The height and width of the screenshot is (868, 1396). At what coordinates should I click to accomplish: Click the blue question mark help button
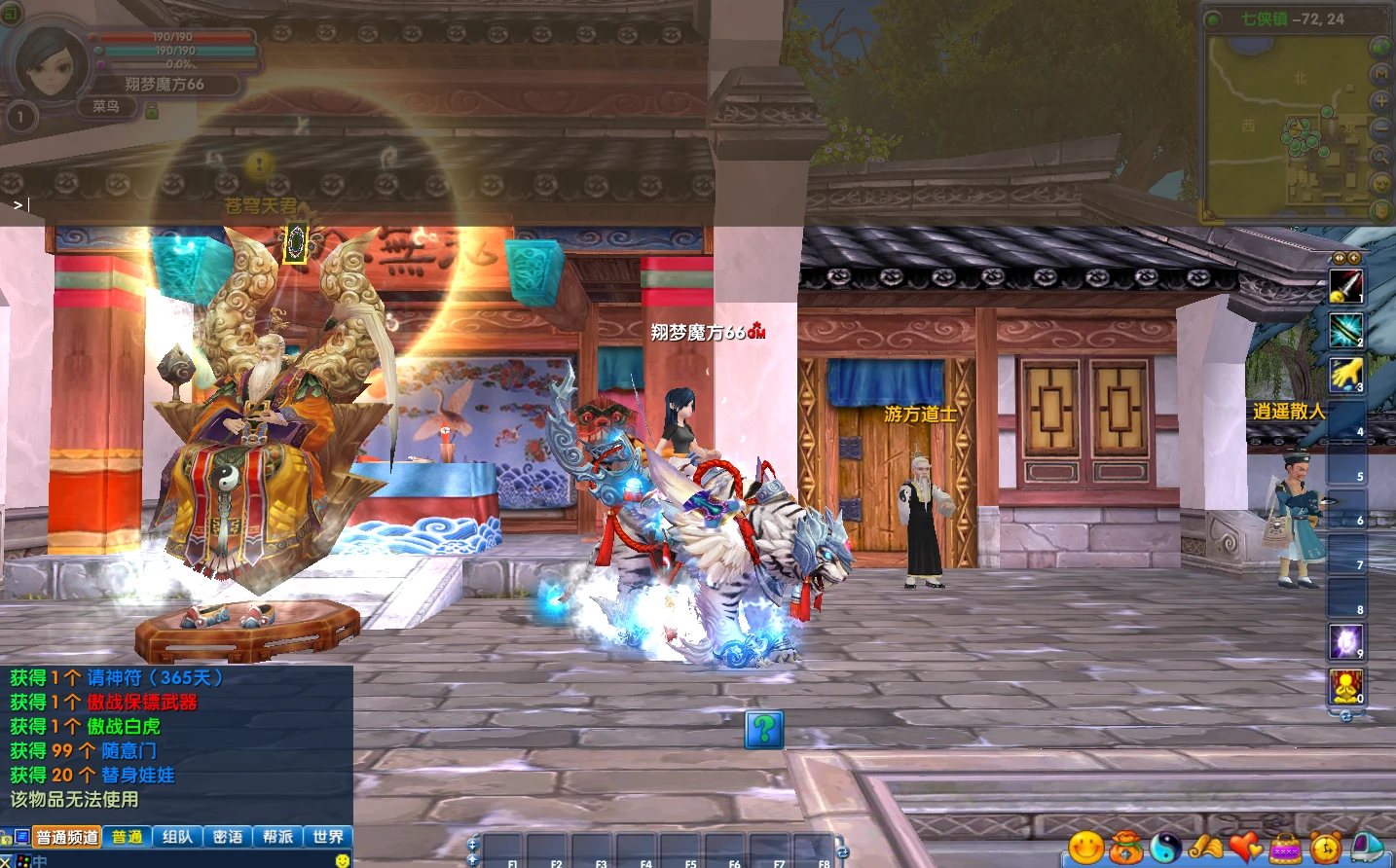tap(764, 728)
